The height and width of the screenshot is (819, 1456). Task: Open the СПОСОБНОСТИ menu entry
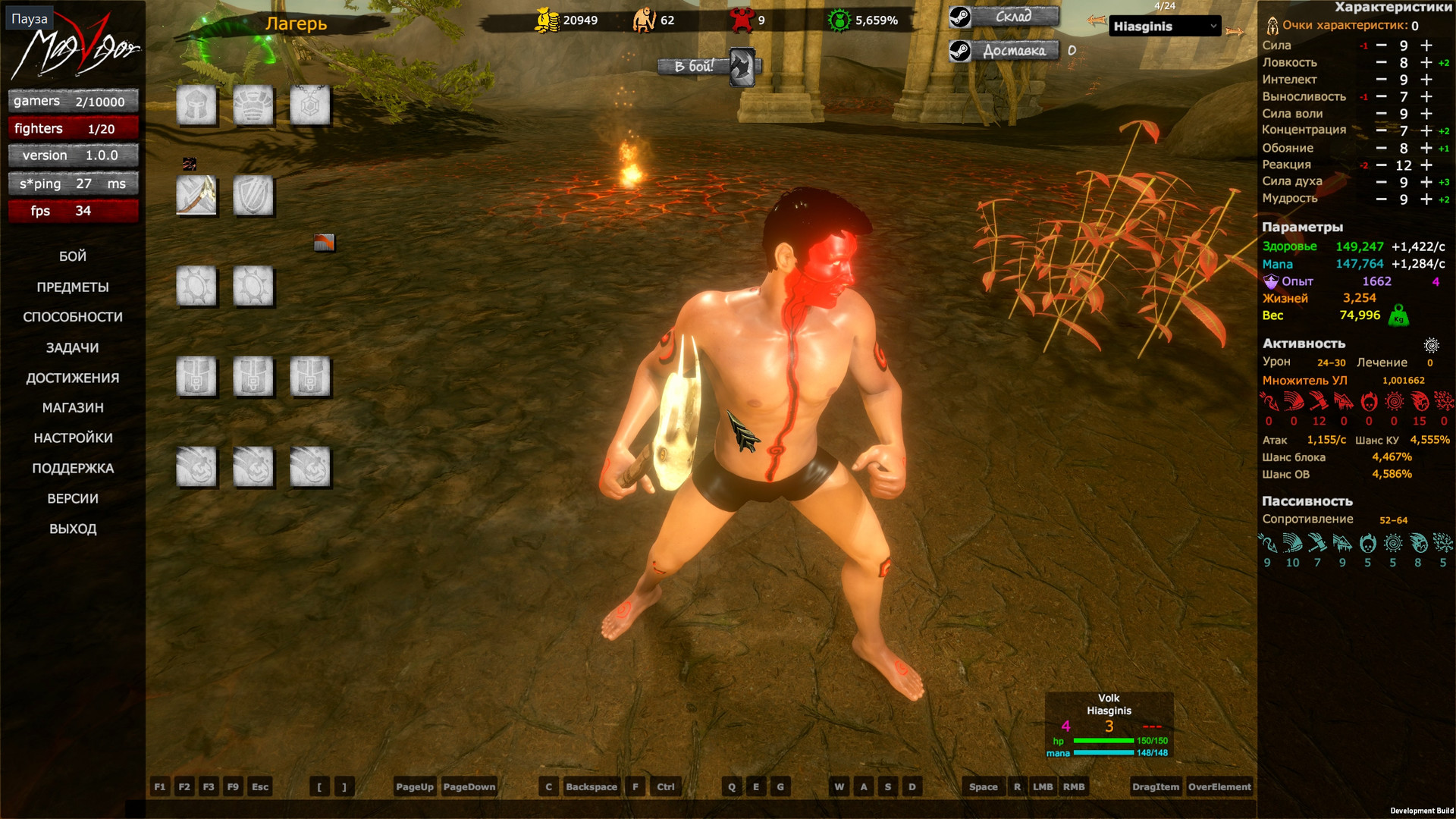tap(74, 317)
